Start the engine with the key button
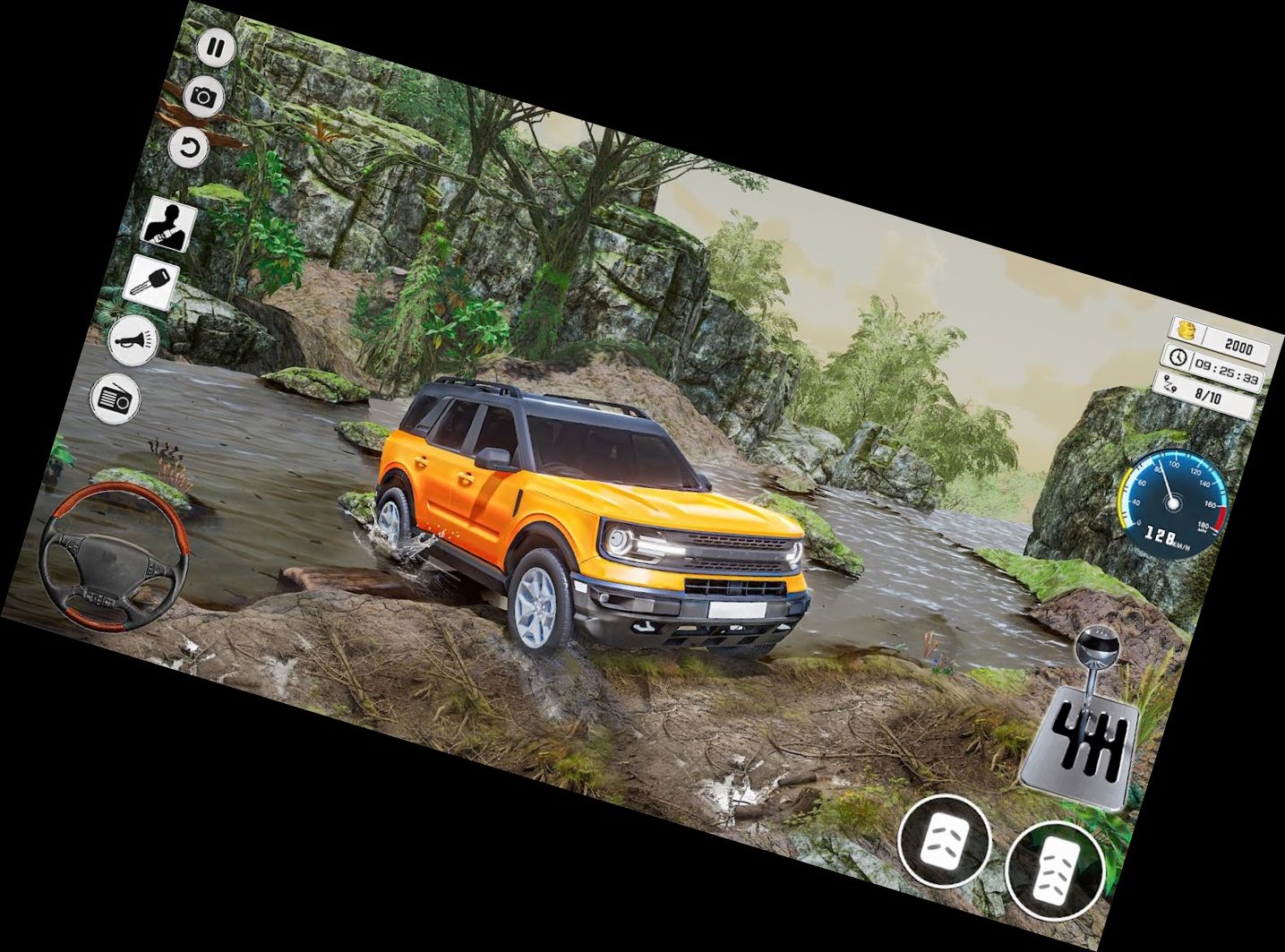Image resolution: width=1285 pixels, height=952 pixels. point(150,279)
